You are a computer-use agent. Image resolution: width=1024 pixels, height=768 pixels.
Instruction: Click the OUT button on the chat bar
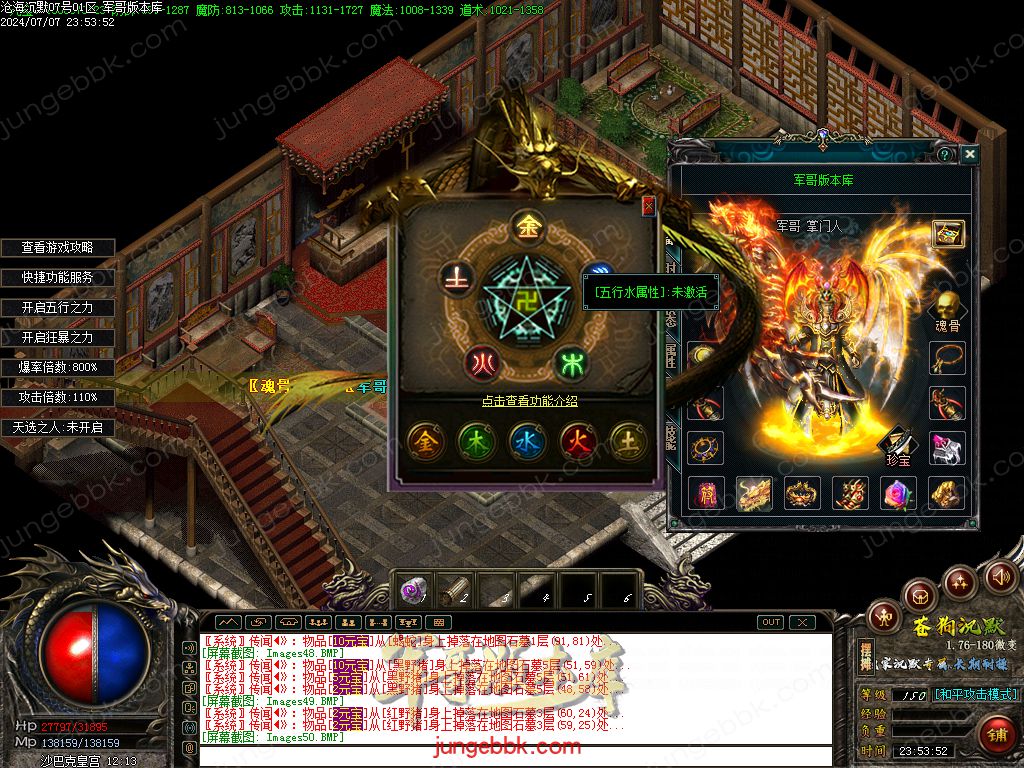pyautogui.click(x=770, y=622)
